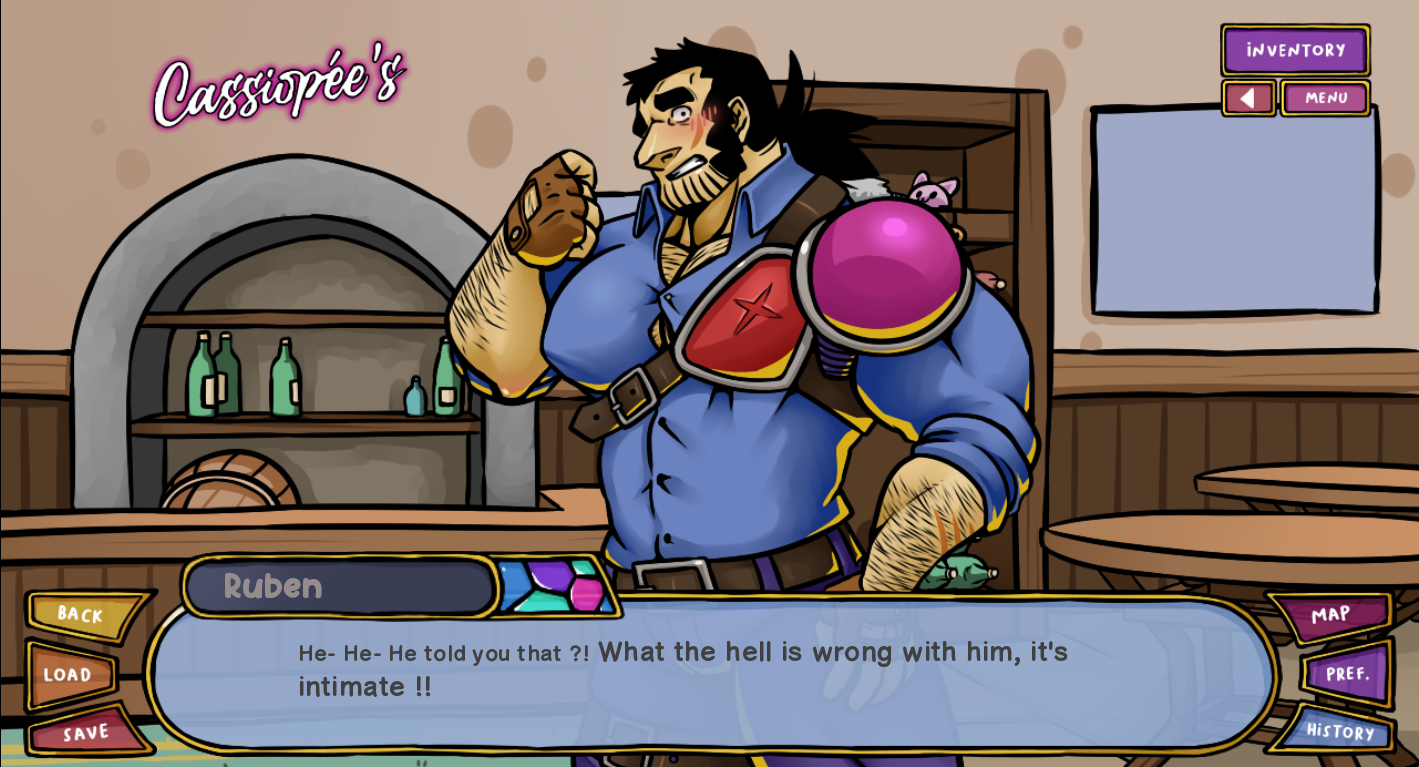The width and height of the screenshot is (1419, 767).
Task: Open the Pref. preferences screen
Action: pyautogui.click(x=1346, y=674)
